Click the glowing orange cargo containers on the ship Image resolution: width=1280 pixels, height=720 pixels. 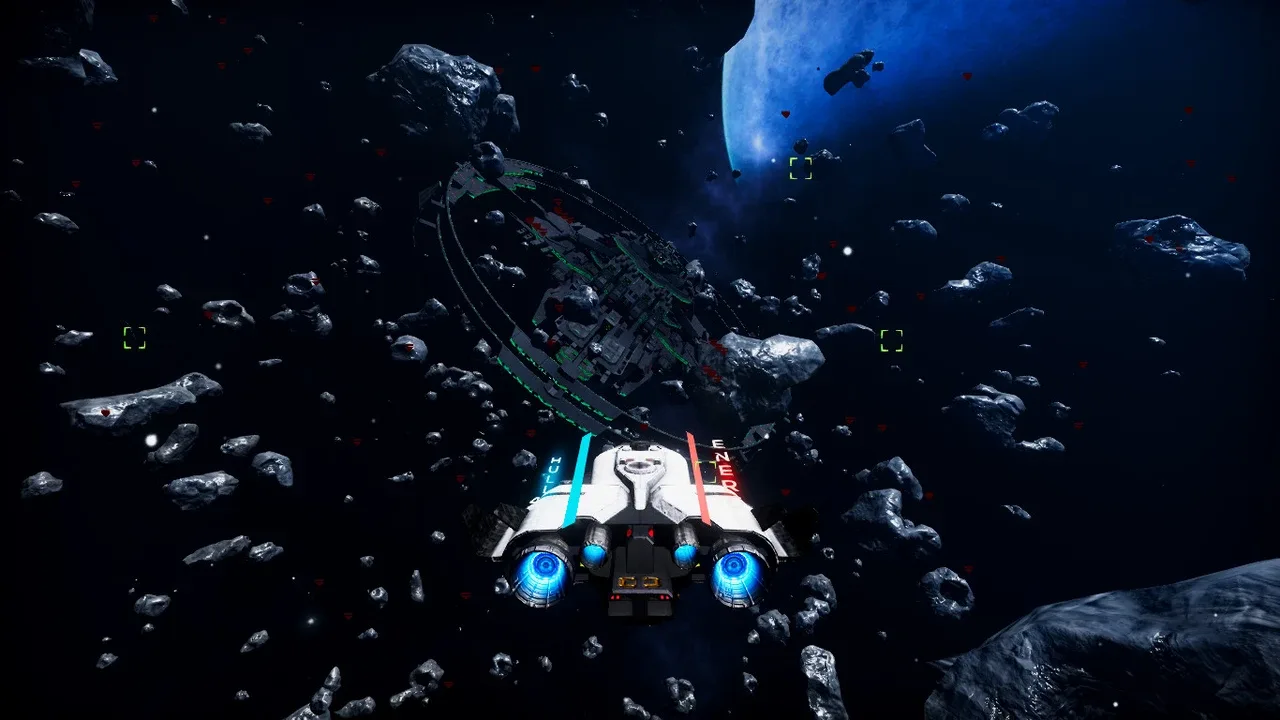pos(638,581)
